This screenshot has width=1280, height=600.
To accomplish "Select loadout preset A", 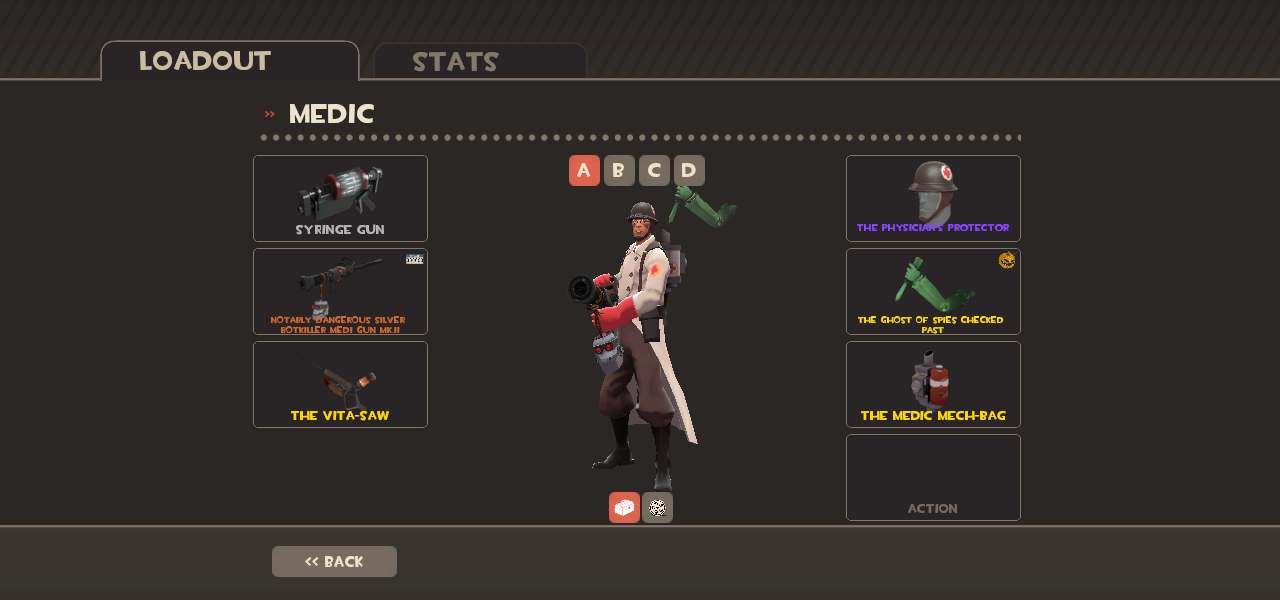I will pyautogui.click(x=584, y=170).
